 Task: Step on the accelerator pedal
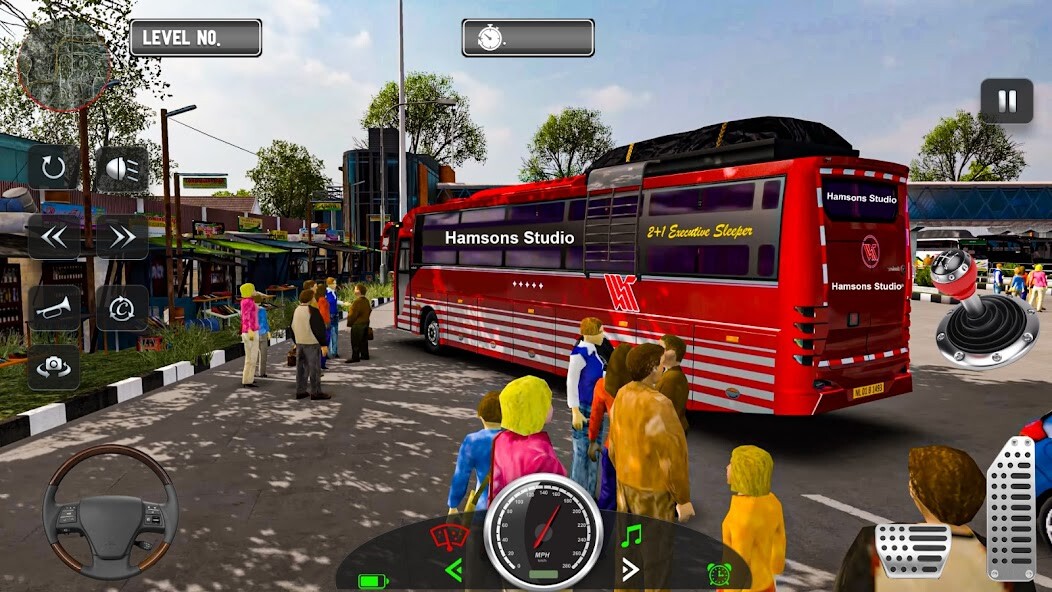pyautogui.click(x=1011, y=508)
